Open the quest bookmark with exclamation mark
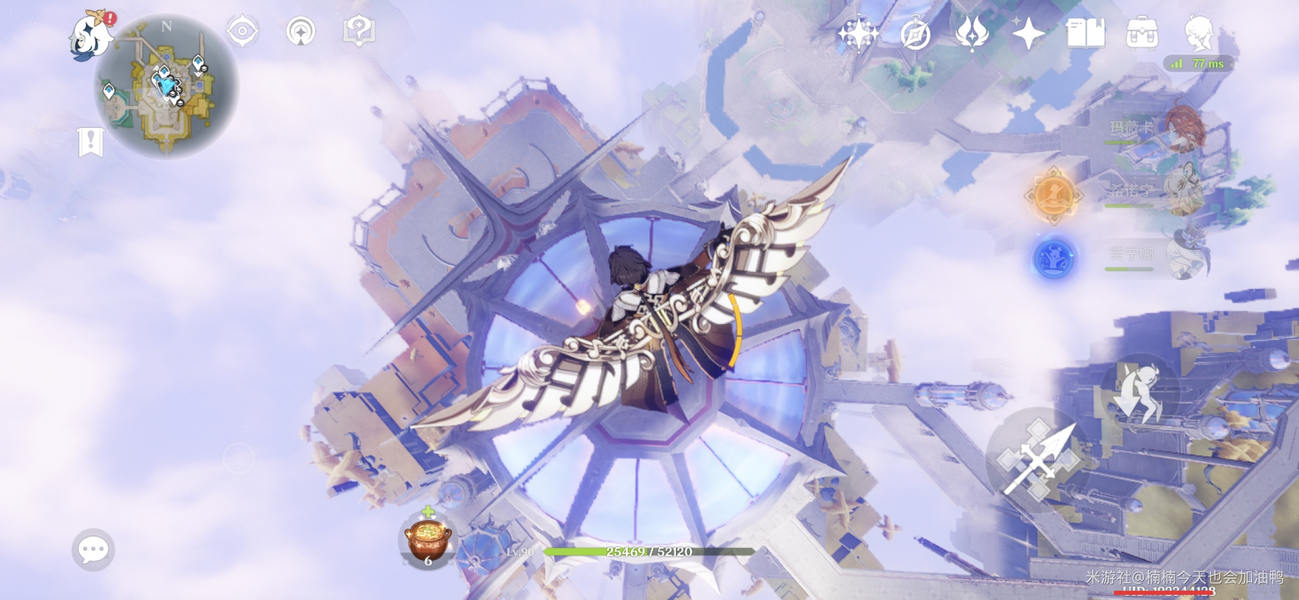 tap(90, 142)
